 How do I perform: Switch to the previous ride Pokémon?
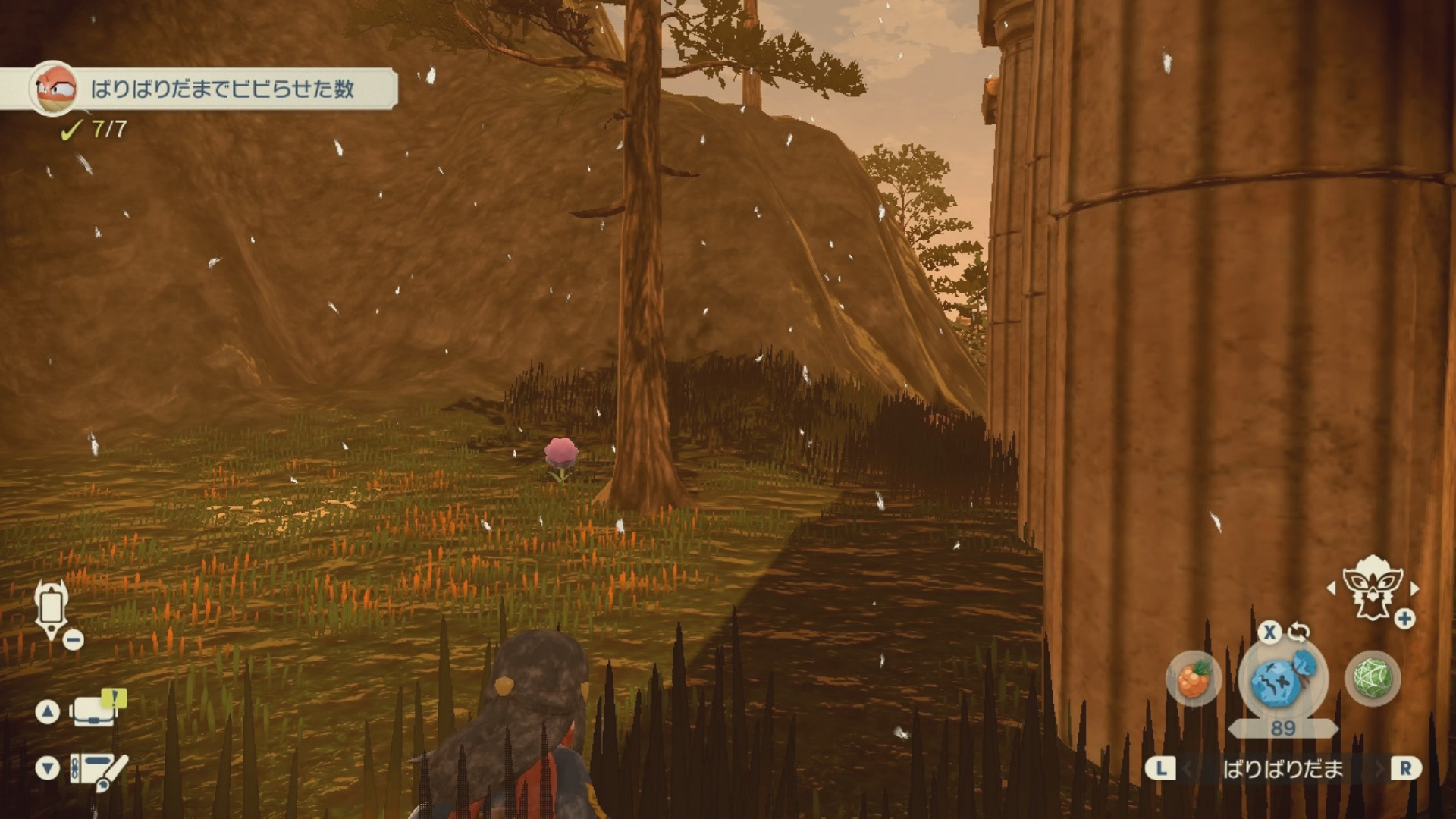(x=1331, y=588)
